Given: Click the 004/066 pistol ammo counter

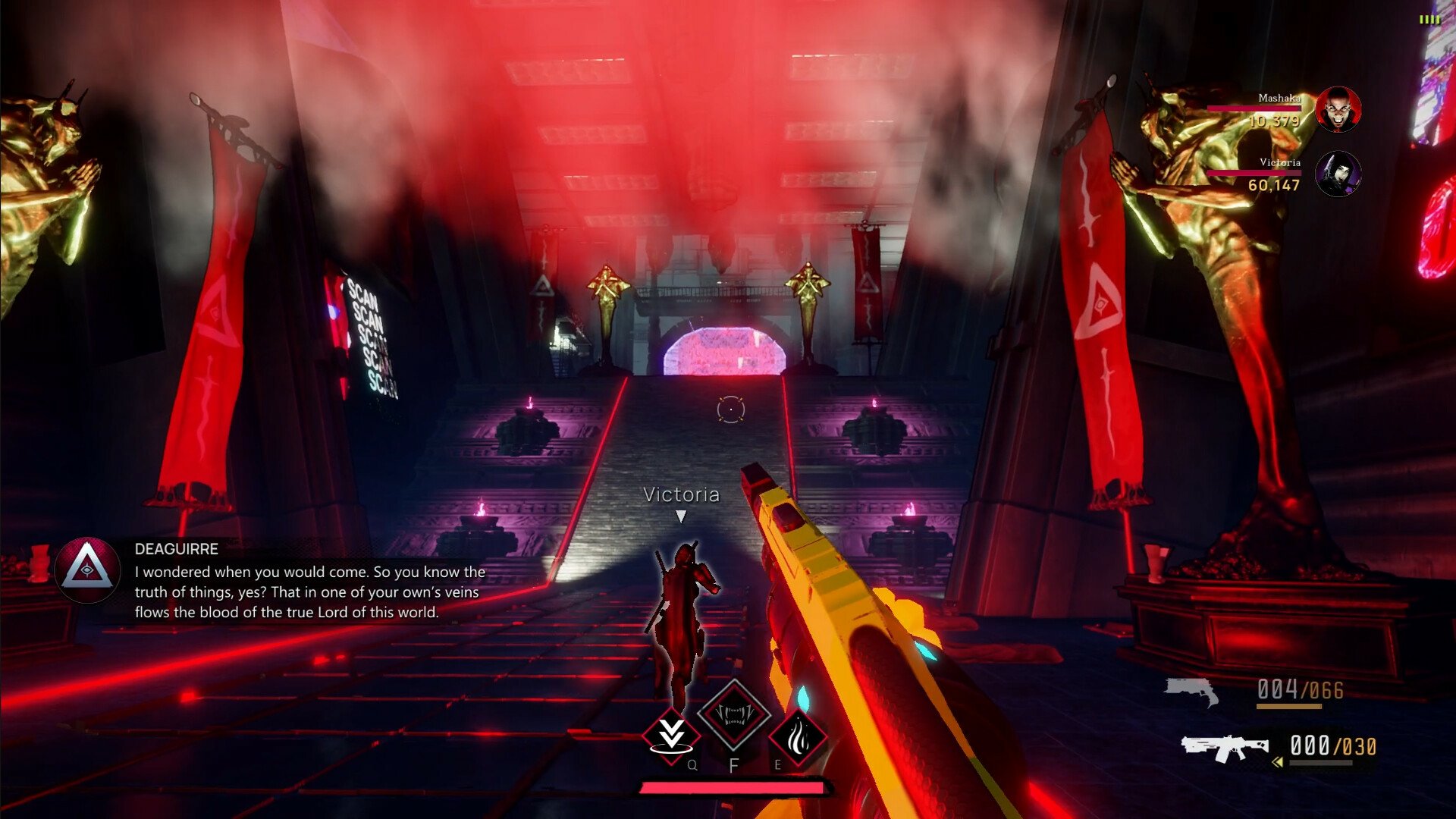Looking at the screenshot, I should click(1298, 688).
